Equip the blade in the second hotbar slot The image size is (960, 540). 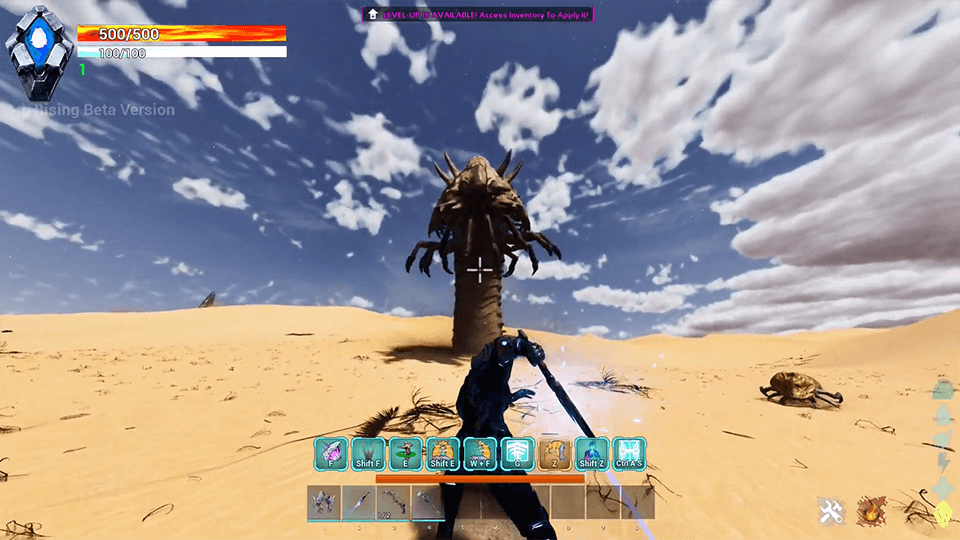[358, 502]
